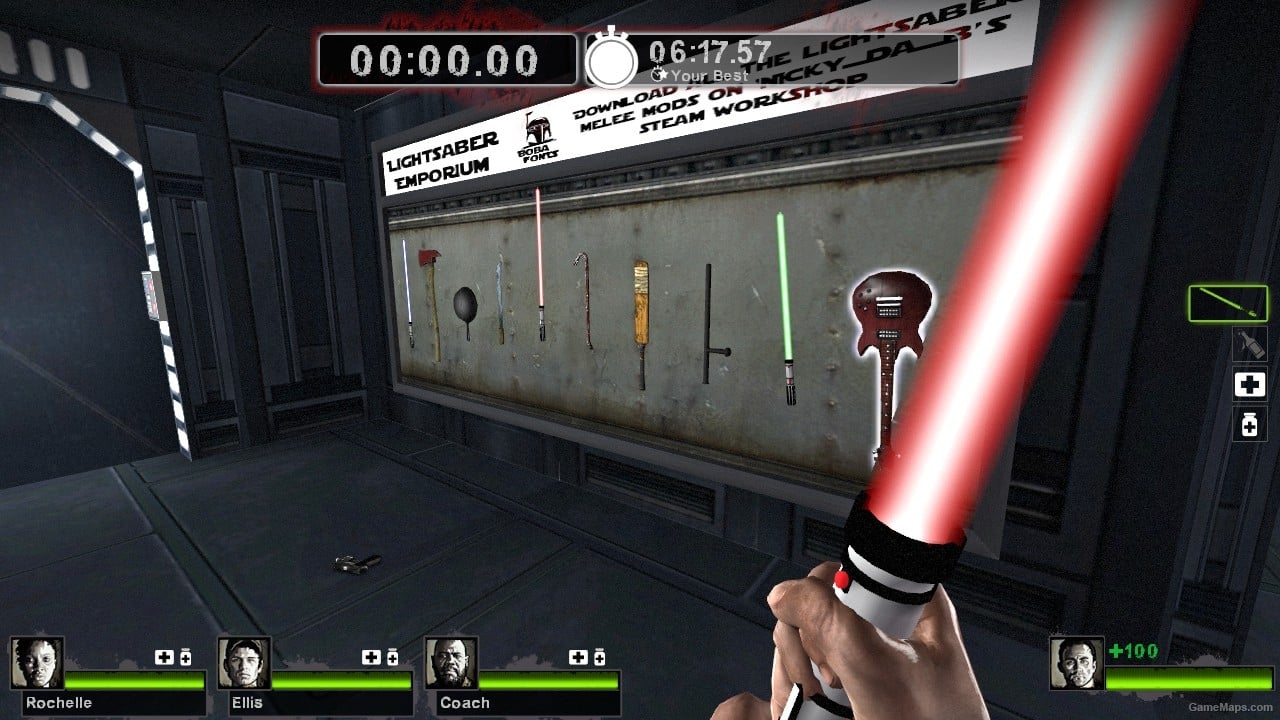Click Ellis's pills status icon
The height and width of the screenshot is (720, 1280).
coord(392,658)
